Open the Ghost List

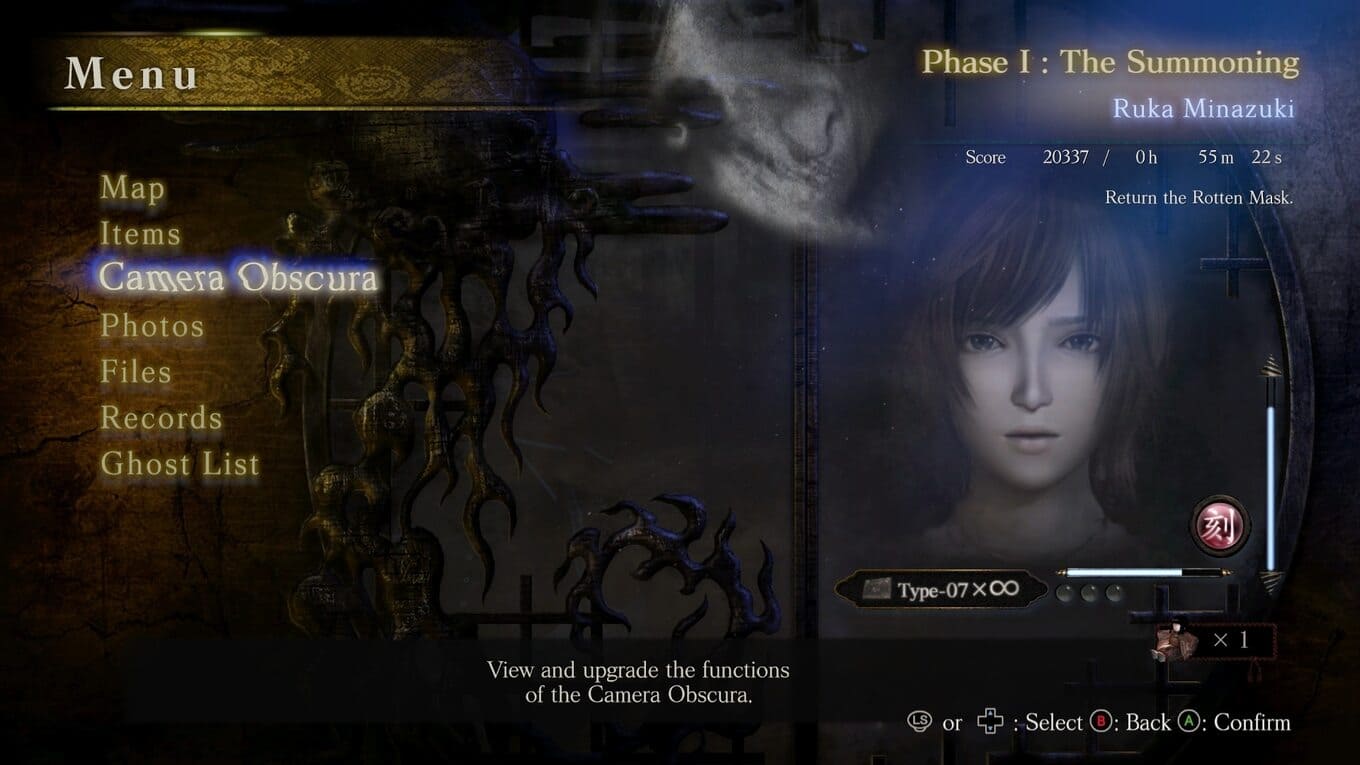(x=180, y=464)
